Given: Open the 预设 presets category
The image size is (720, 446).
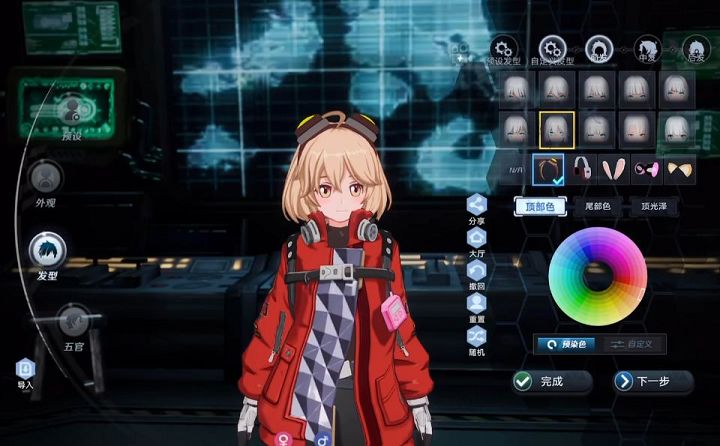Looking at the screenshot, I should (x=71, y=110).
